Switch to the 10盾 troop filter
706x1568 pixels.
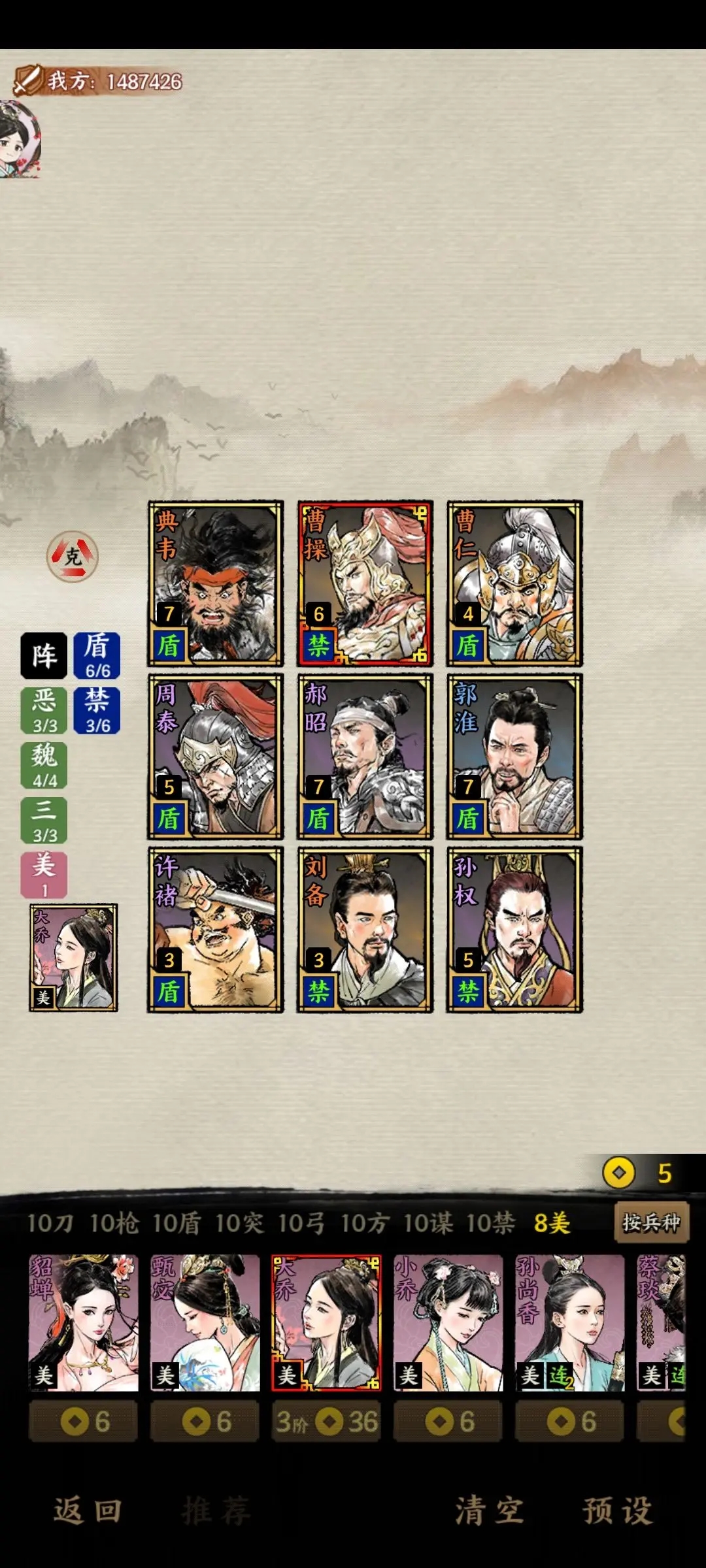click(176, 1223)
